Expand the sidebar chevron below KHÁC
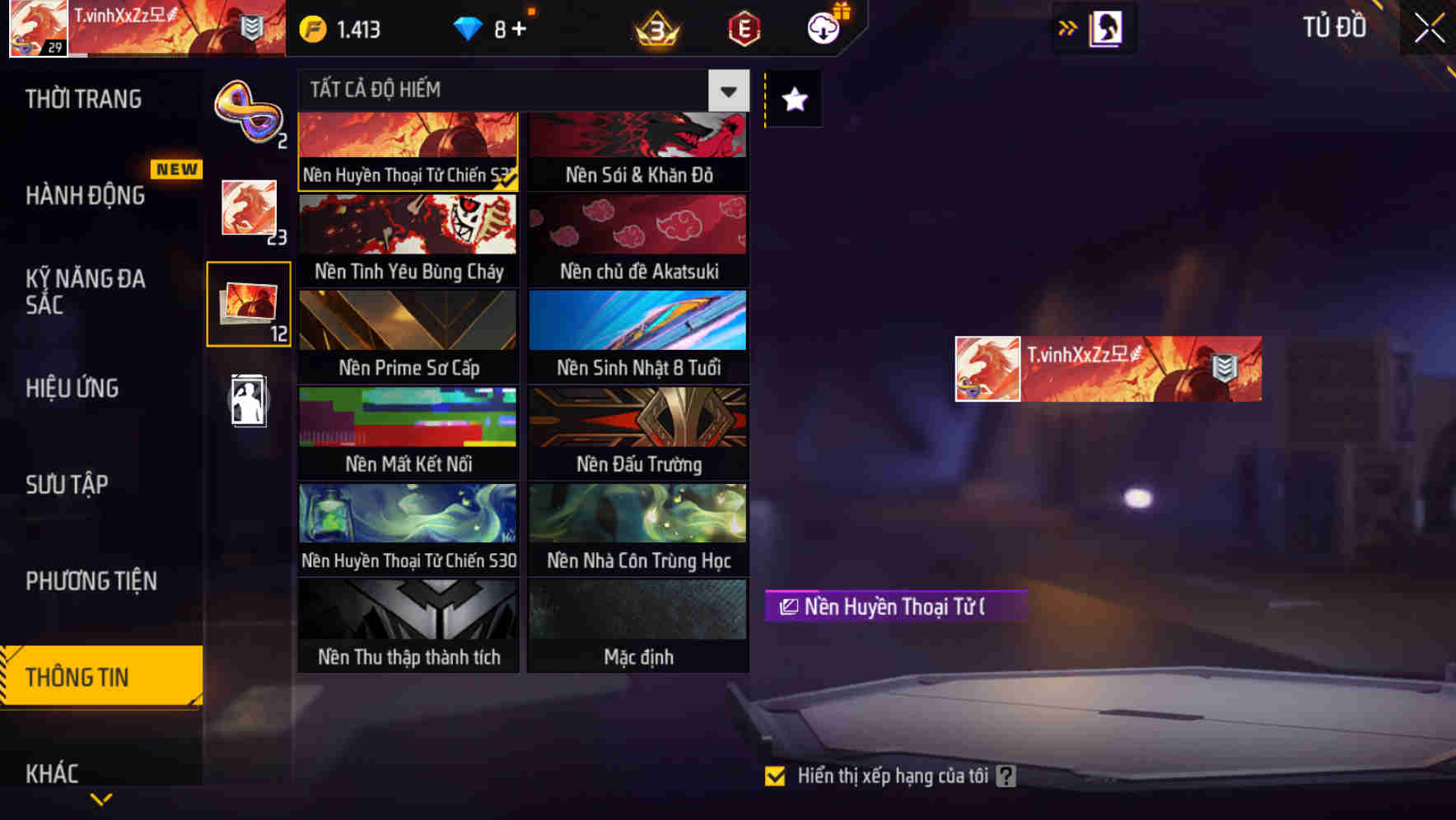Screen dimensions: 1456x820 point(101,798)
